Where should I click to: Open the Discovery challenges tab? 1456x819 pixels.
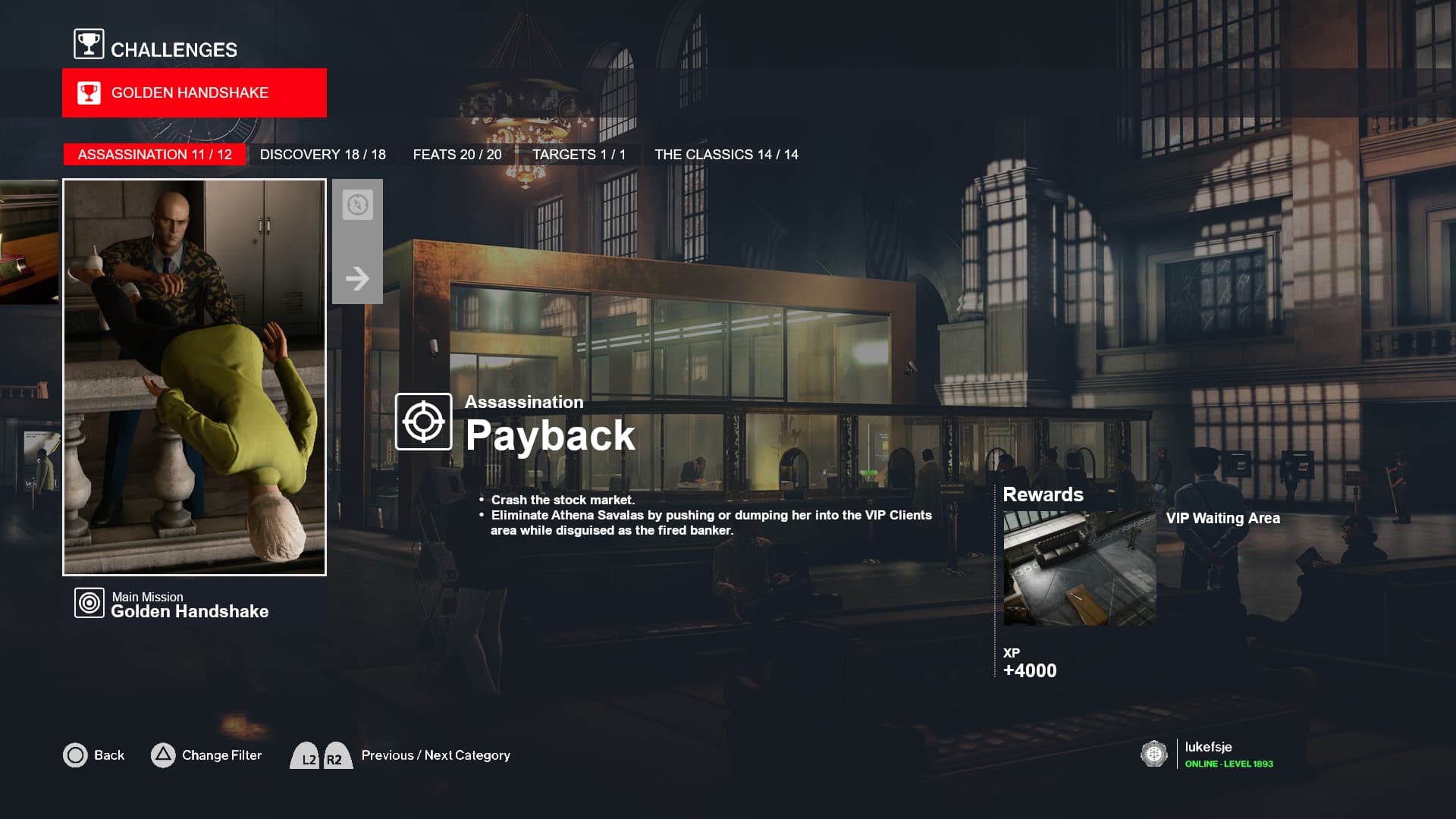tap(322, 155)
